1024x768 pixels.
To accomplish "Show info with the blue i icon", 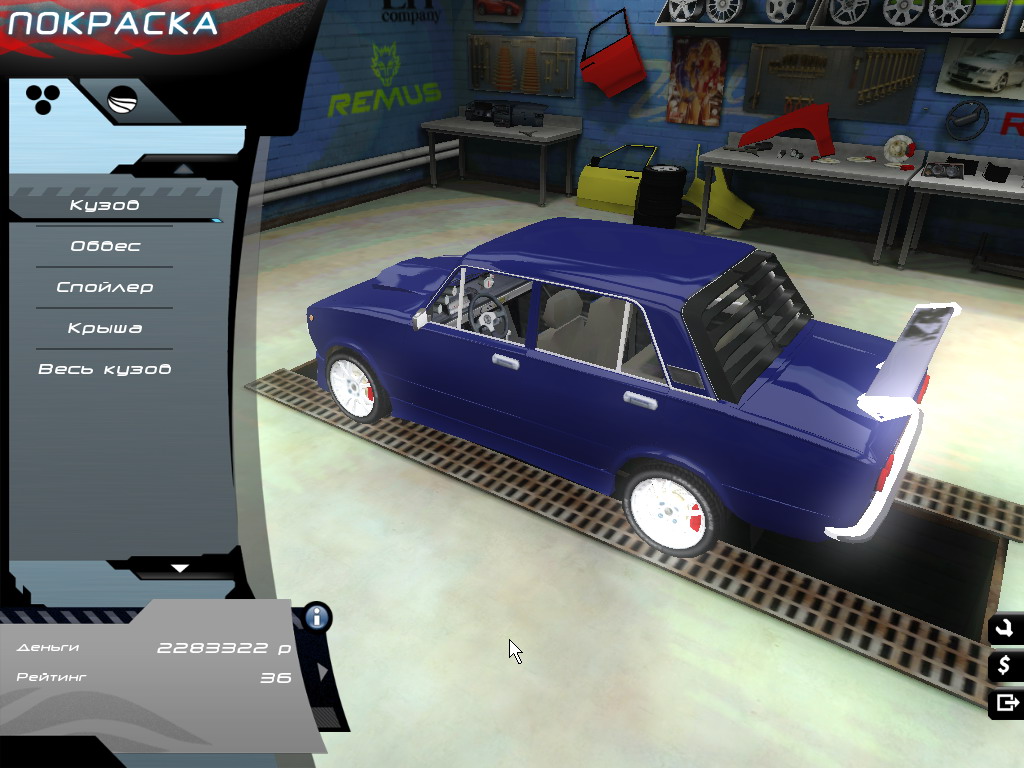I will pyautogui.click(x=318, y=616).
